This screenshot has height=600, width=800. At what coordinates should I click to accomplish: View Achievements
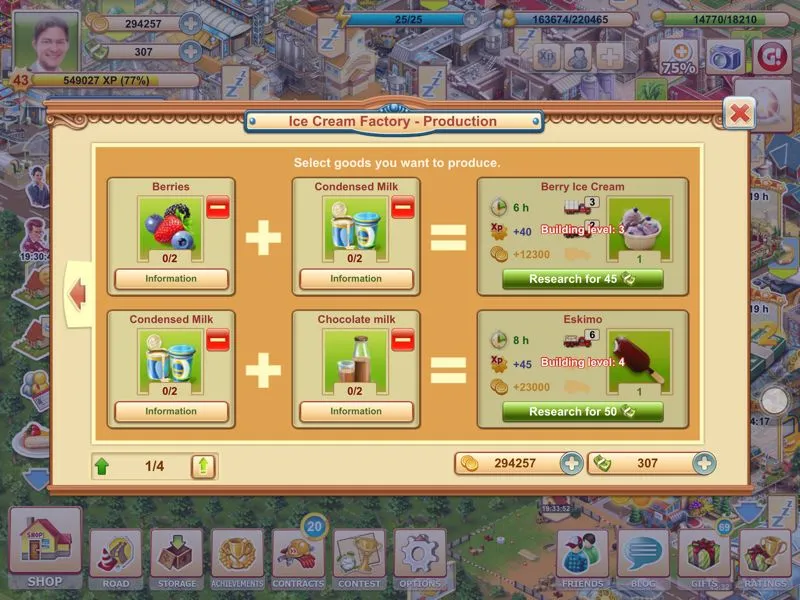coord(238,556)
